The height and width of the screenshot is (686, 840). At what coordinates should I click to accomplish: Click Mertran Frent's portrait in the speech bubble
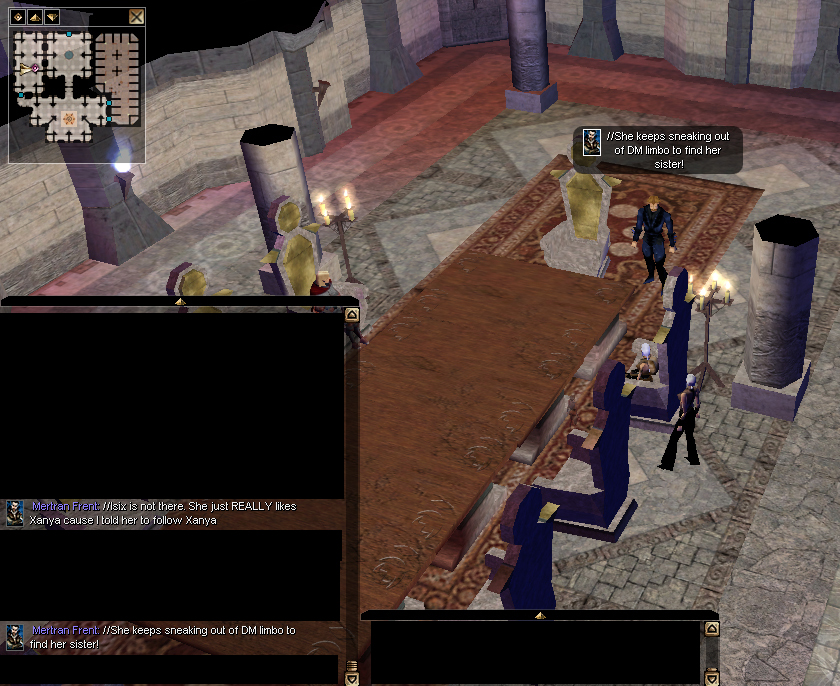click(592, 142)
